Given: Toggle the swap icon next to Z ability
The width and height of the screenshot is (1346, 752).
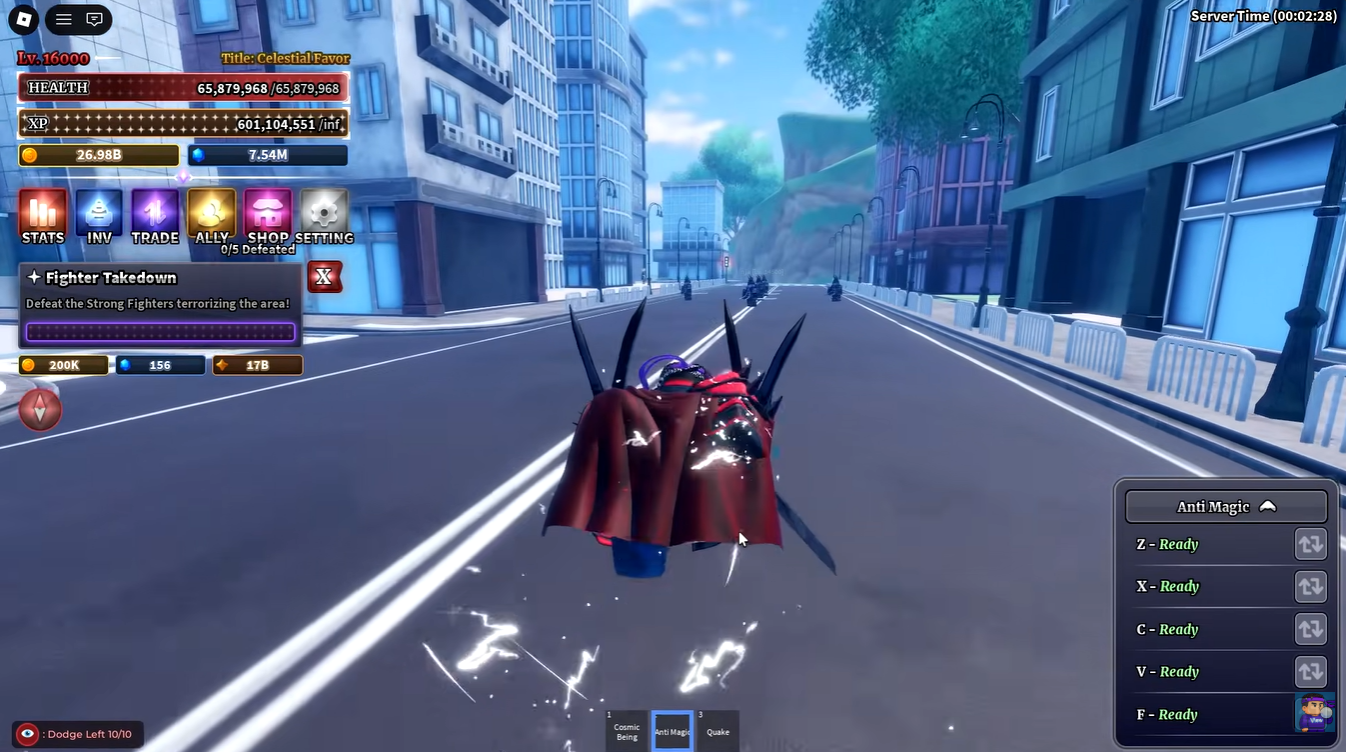Looking at the screenshot, I should coord(1312,544).
